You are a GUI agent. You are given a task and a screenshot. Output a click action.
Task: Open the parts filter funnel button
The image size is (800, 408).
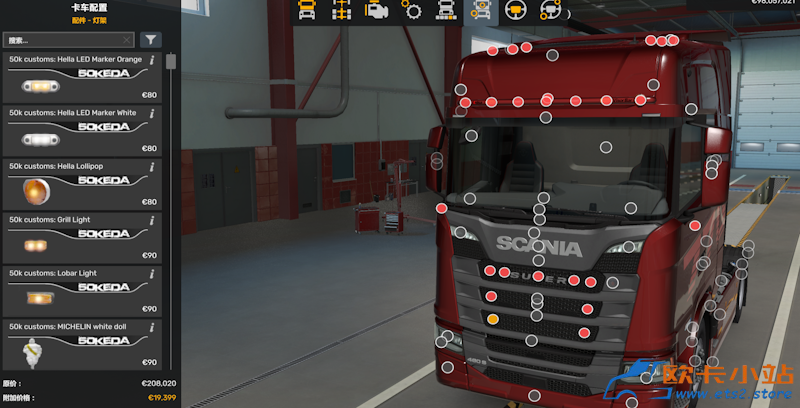(150, 40)
